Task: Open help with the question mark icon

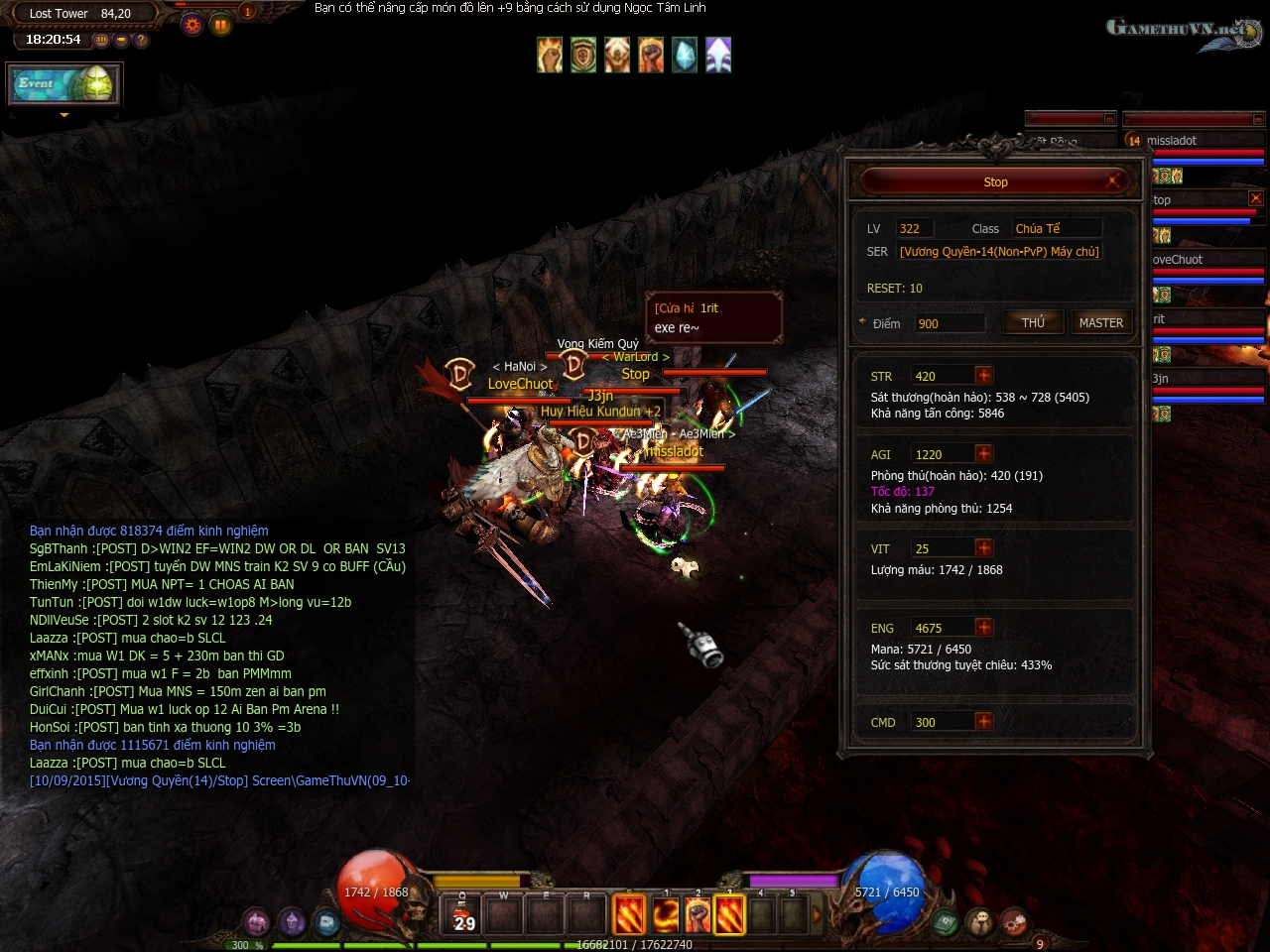Action: (141, 40)
